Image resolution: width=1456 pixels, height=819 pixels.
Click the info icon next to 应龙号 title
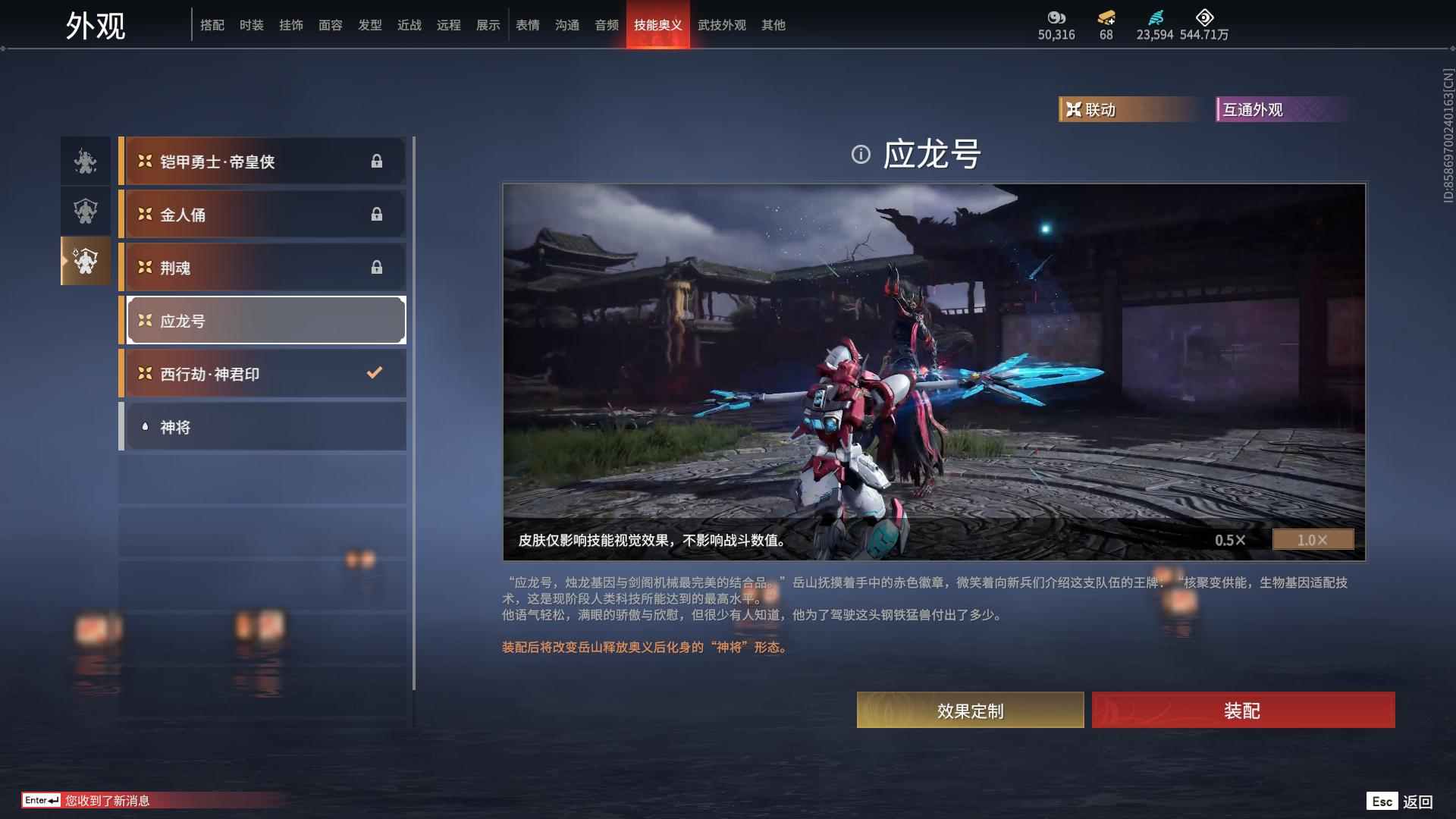[x=859, y=155]
